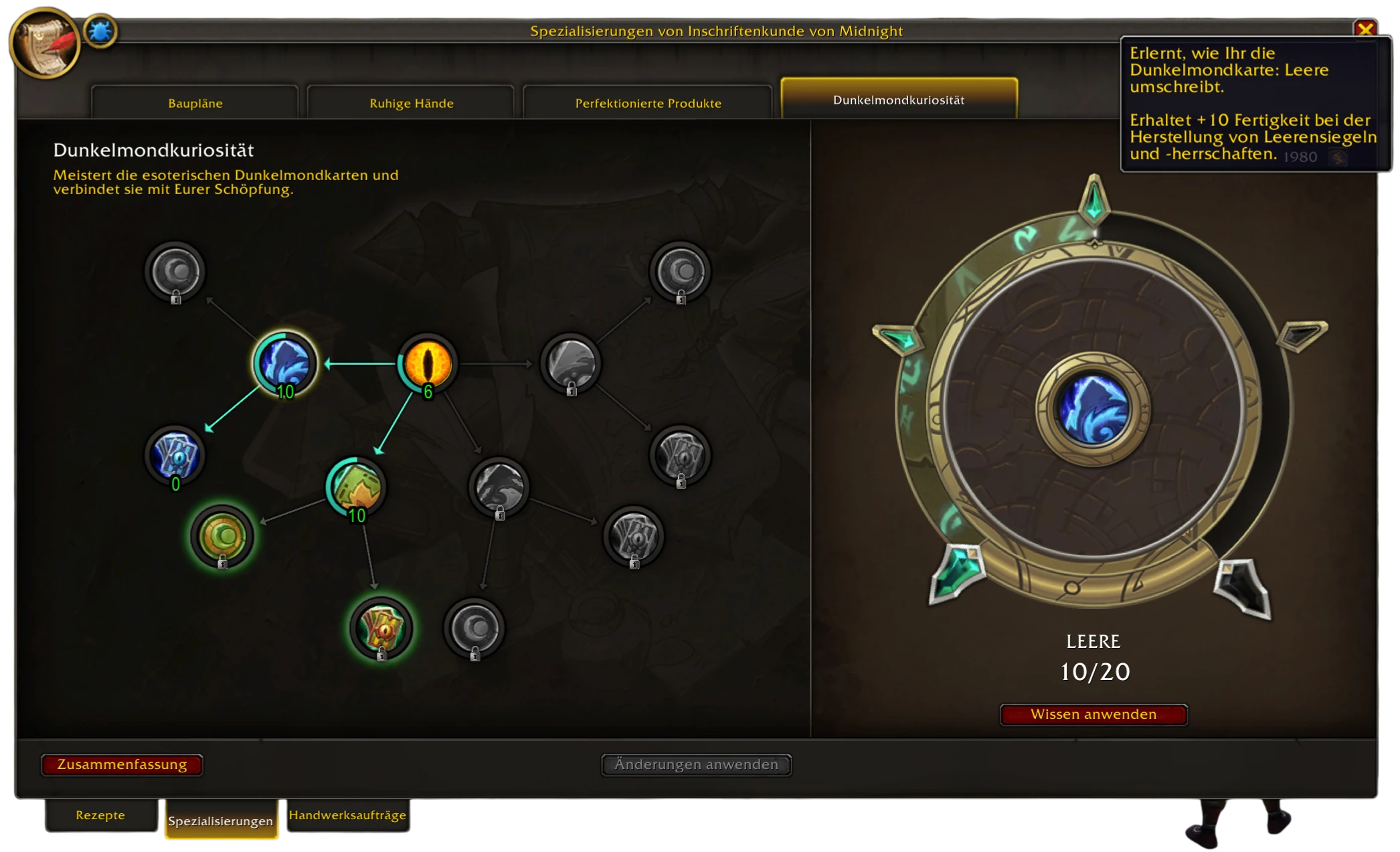
Task: Select the Spezialisierungen bottom tab
Action: (x=220, y=821)
